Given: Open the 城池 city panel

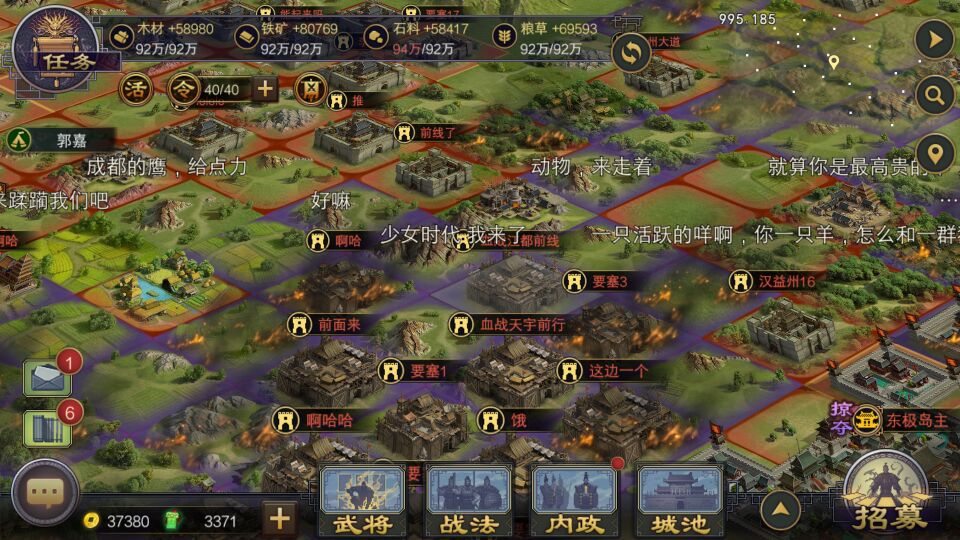Looking at the screenshot, I should click(x=680, y=502).
